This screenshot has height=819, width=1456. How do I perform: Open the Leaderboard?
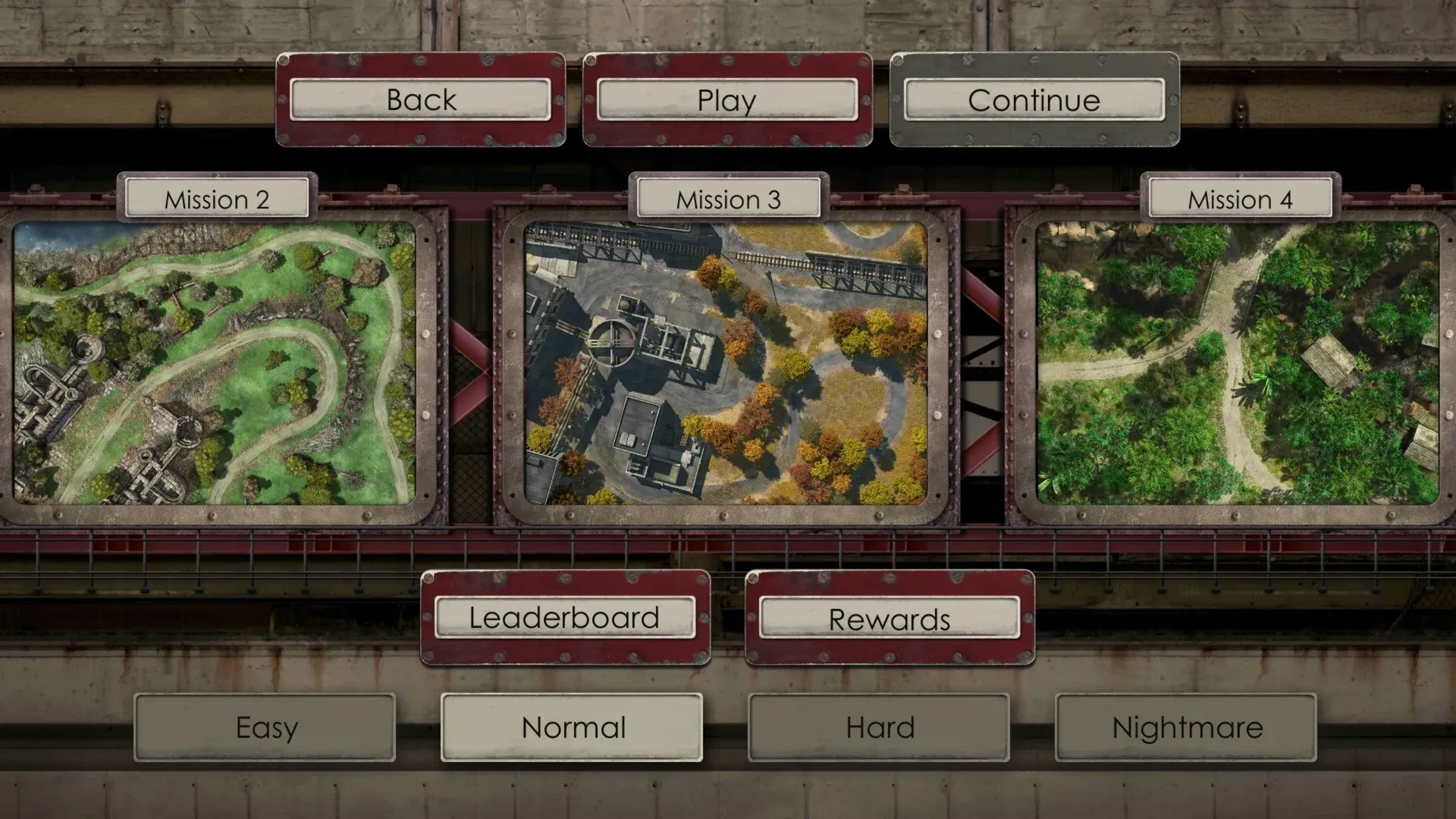pos(565,618)
